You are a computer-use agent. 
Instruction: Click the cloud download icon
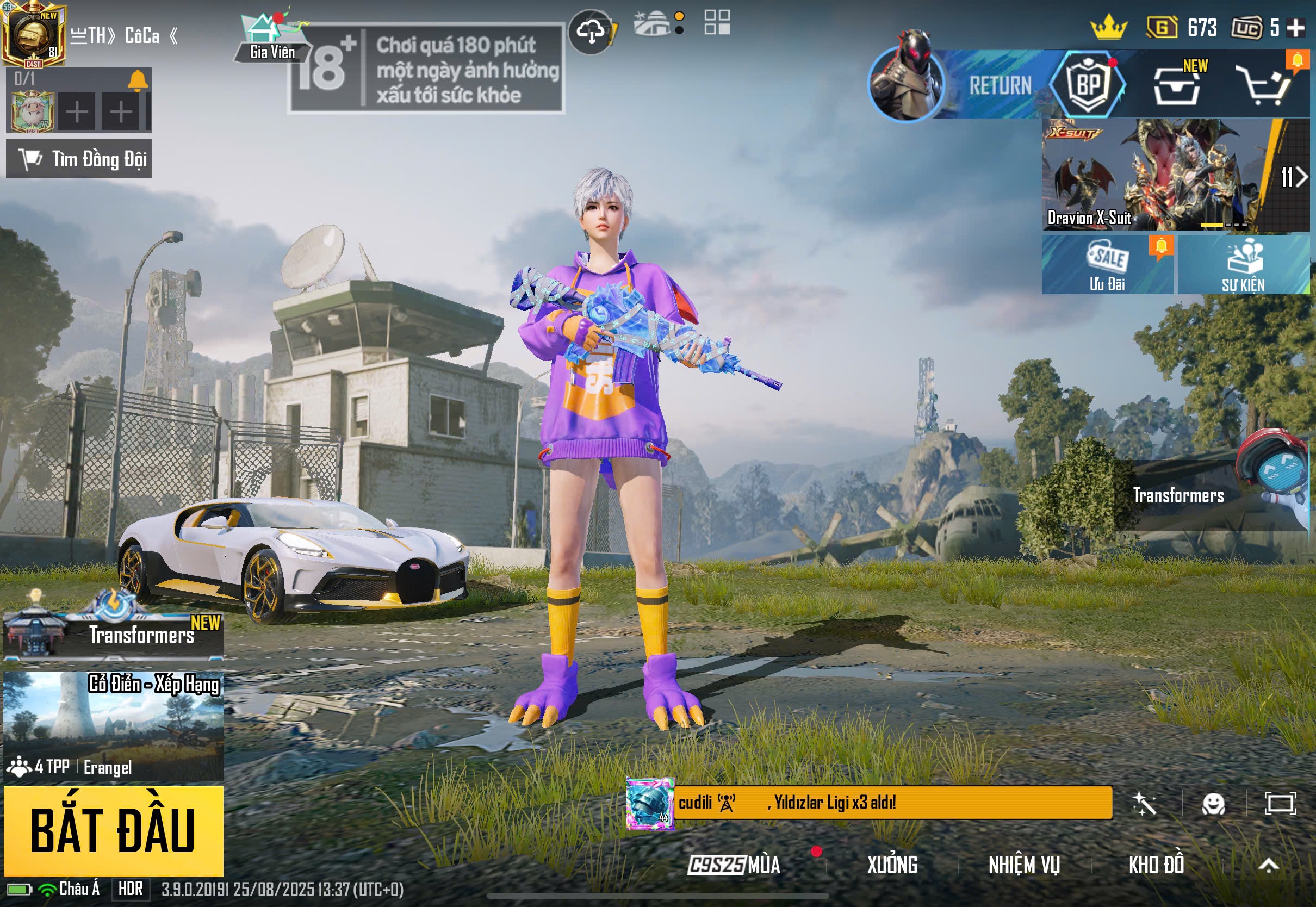[x=591, y=32]
